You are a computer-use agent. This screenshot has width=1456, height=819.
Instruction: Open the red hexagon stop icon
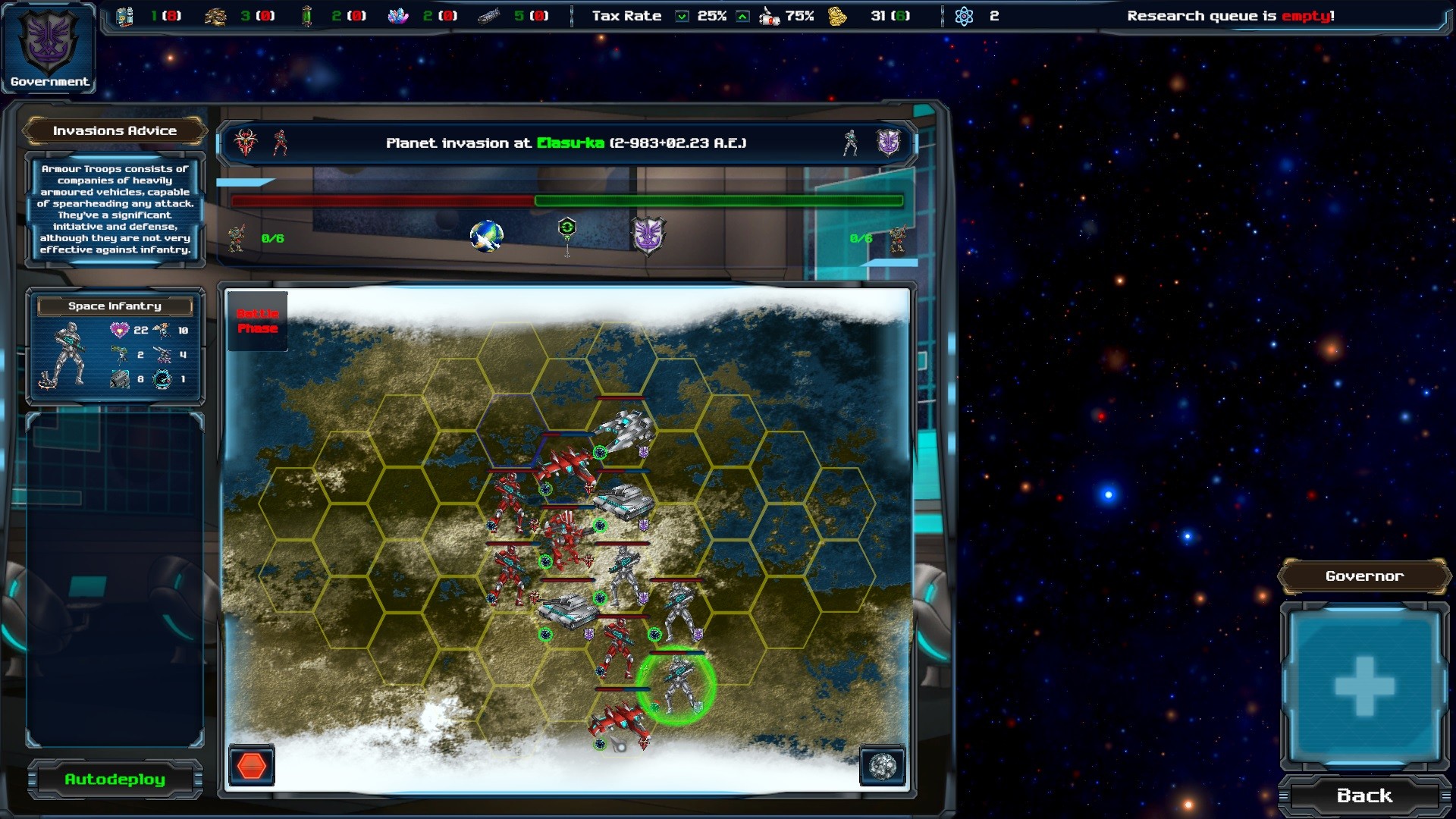pos(253,765)
